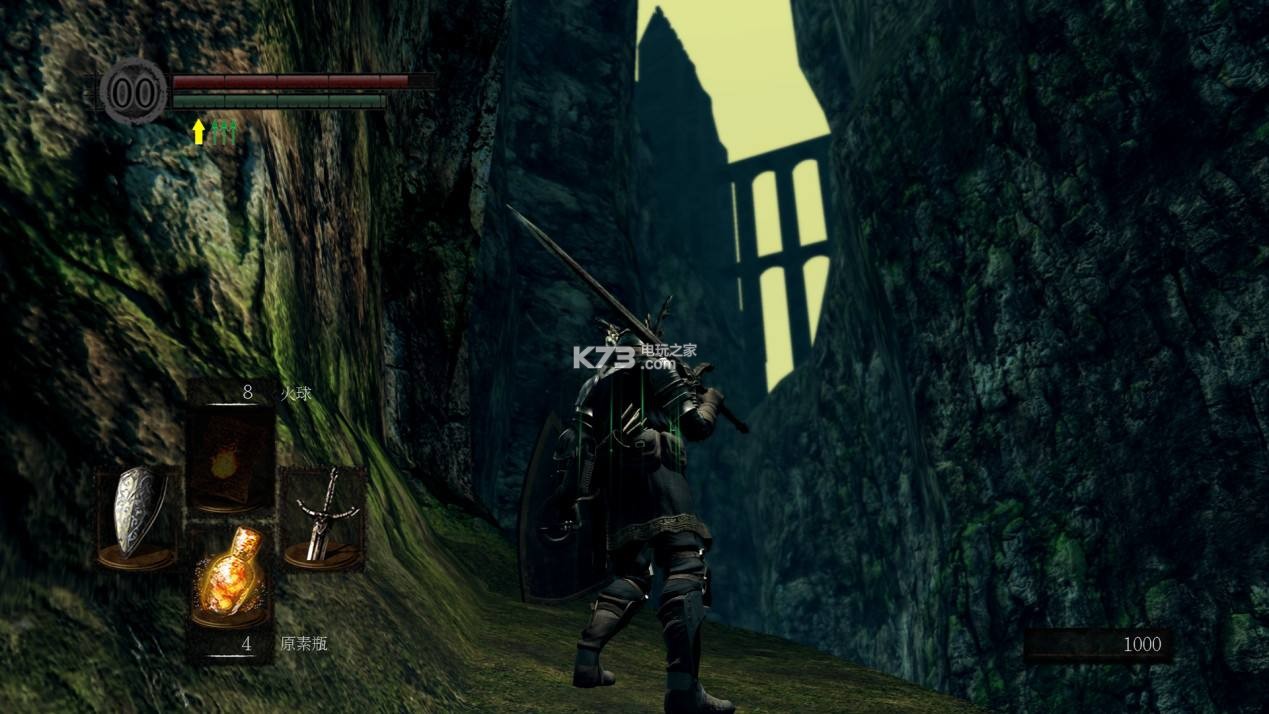Select the greatsword weapon slot
This screenshot has height=714, width=1269.
pos(322,520)
